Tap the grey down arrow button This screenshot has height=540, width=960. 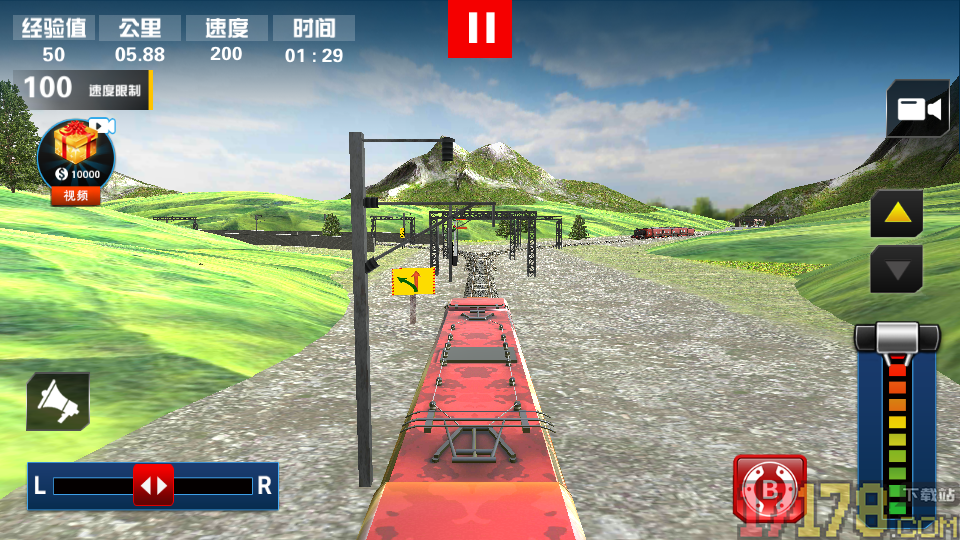[896, 269]
